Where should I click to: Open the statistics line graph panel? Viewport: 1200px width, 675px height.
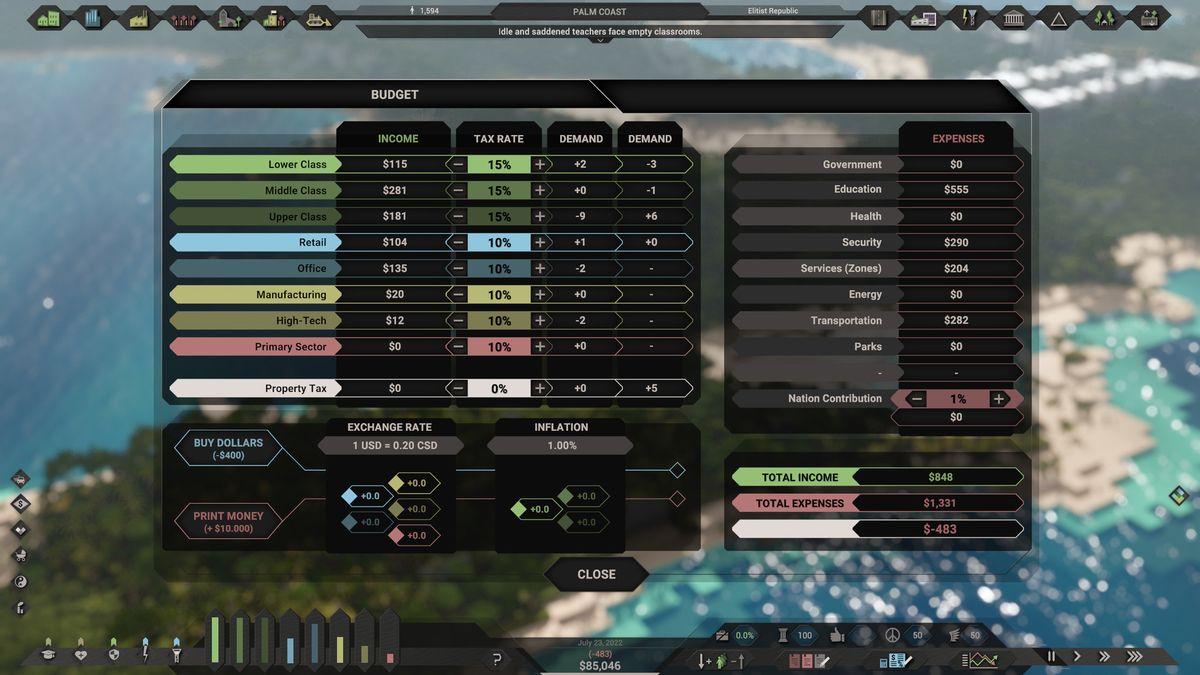[x=981, y=660]
